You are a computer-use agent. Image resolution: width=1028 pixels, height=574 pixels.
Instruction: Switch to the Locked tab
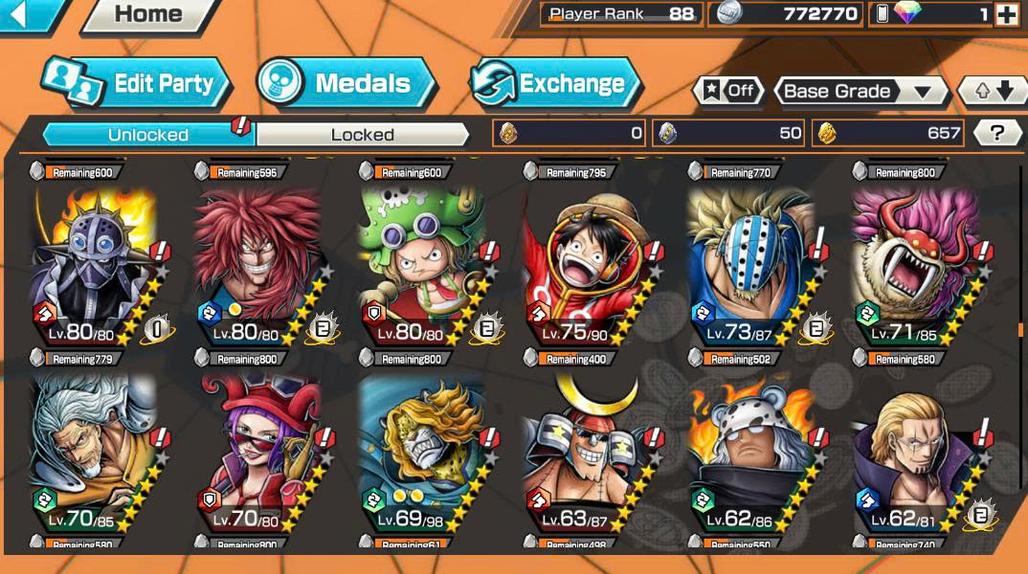(x=362, y=134)
